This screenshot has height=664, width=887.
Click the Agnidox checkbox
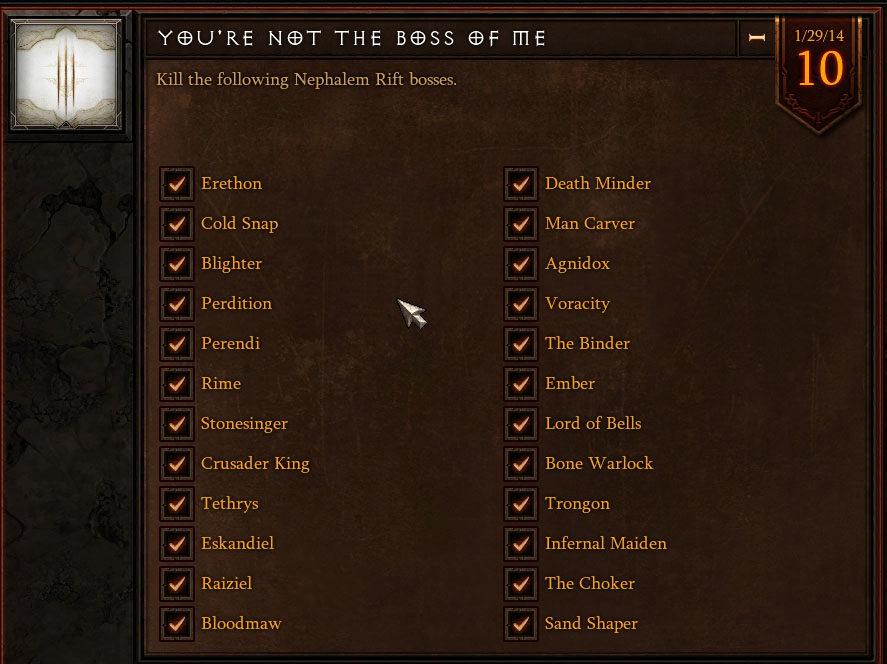521,264
